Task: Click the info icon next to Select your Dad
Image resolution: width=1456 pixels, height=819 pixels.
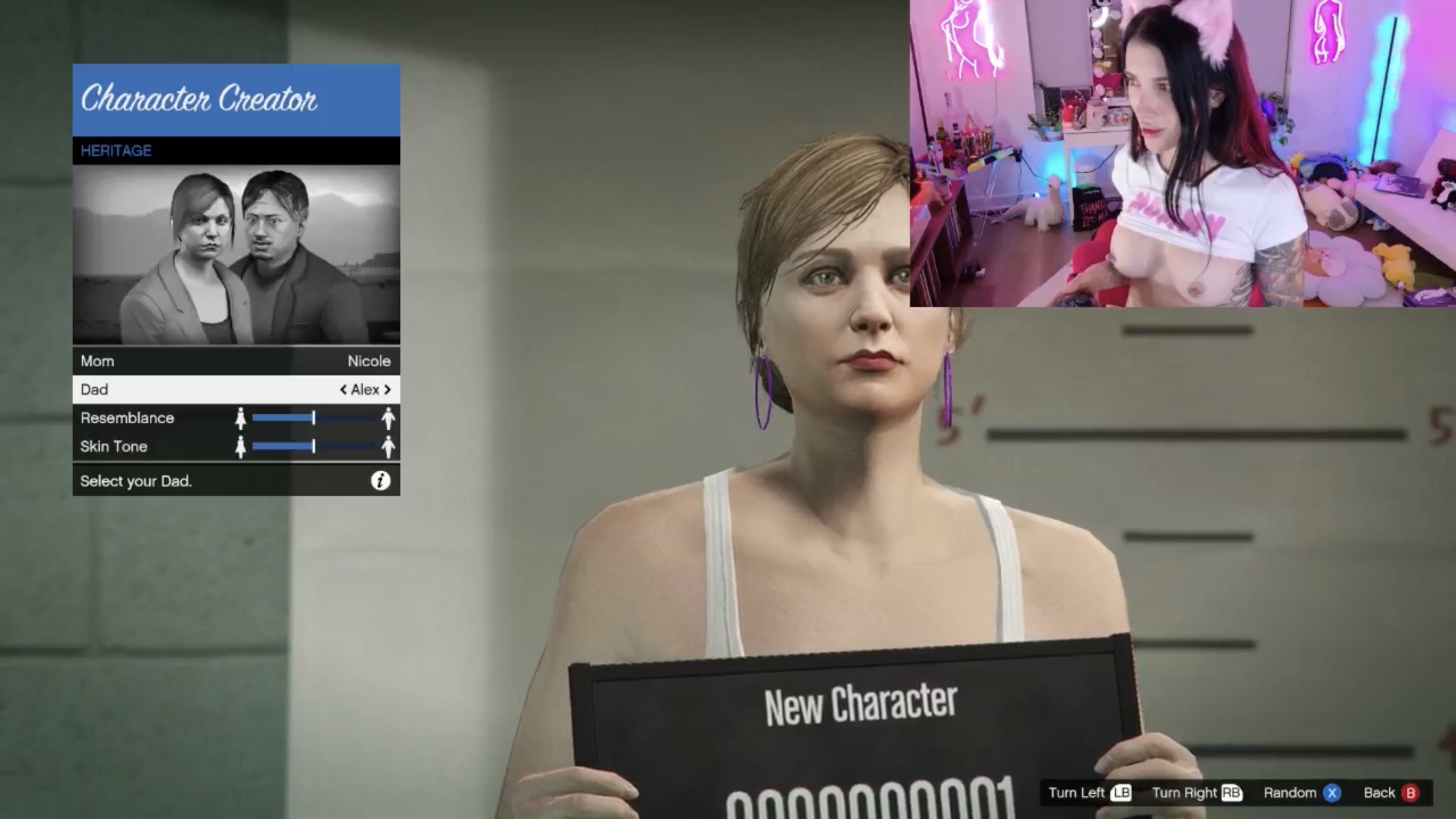Action: click(380, 481)
